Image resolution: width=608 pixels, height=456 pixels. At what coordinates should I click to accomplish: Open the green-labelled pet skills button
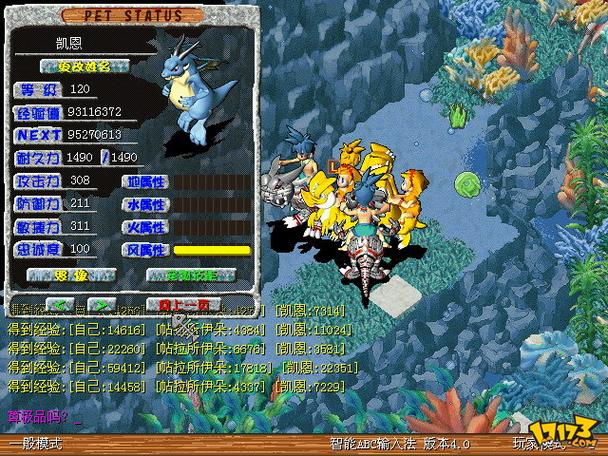[191, 274]
